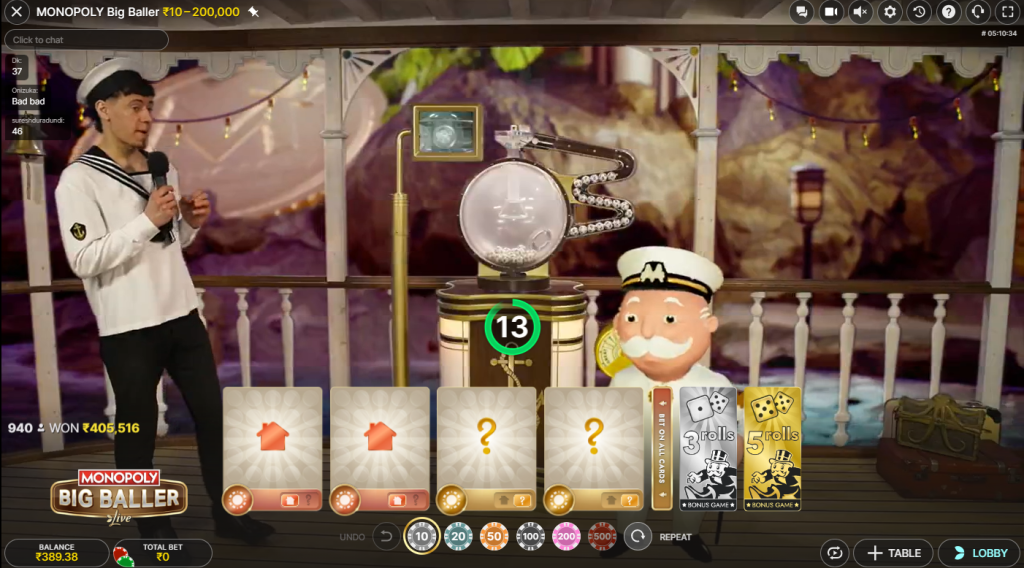The height and width of the screenshot is (568, 1024).
Task: Unmute the game sound
Action: (860, 12)
